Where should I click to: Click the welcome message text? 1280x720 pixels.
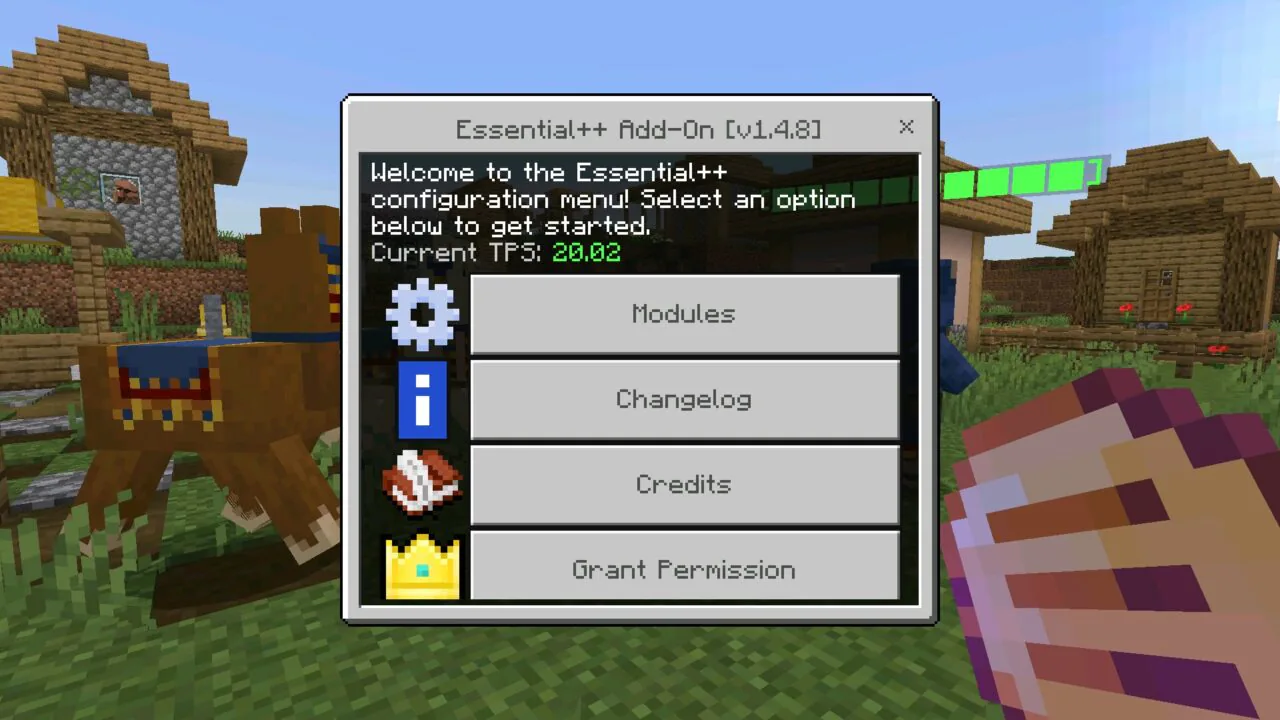pyautogui.click(x=613, y=199)
